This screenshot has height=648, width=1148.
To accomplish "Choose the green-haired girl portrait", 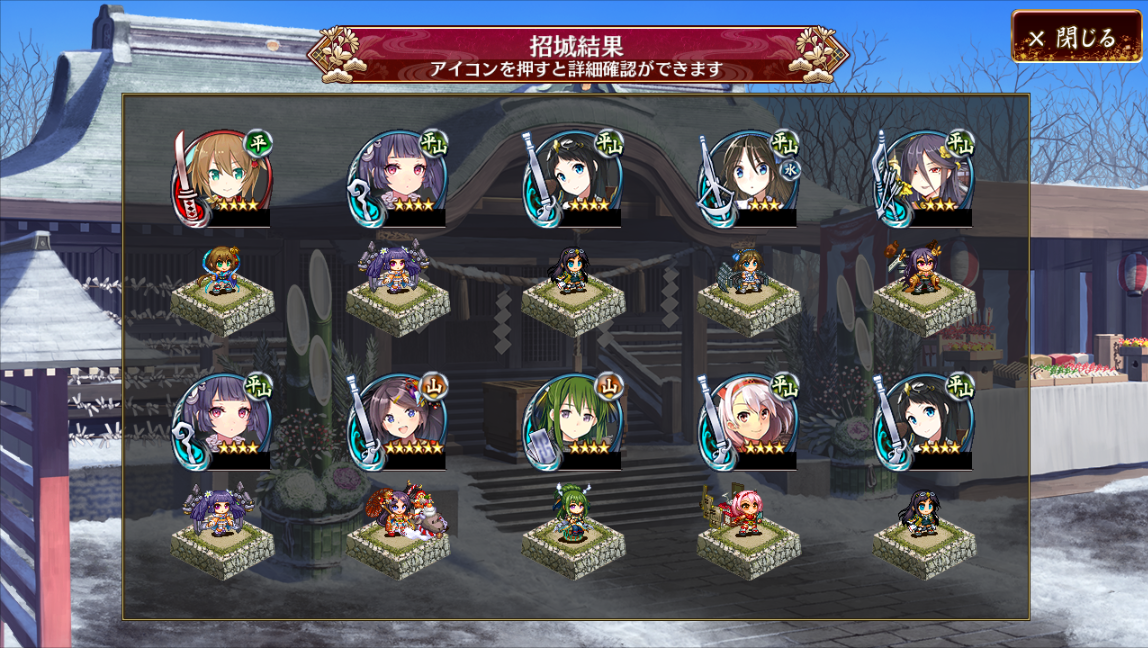I will point(574,421).
